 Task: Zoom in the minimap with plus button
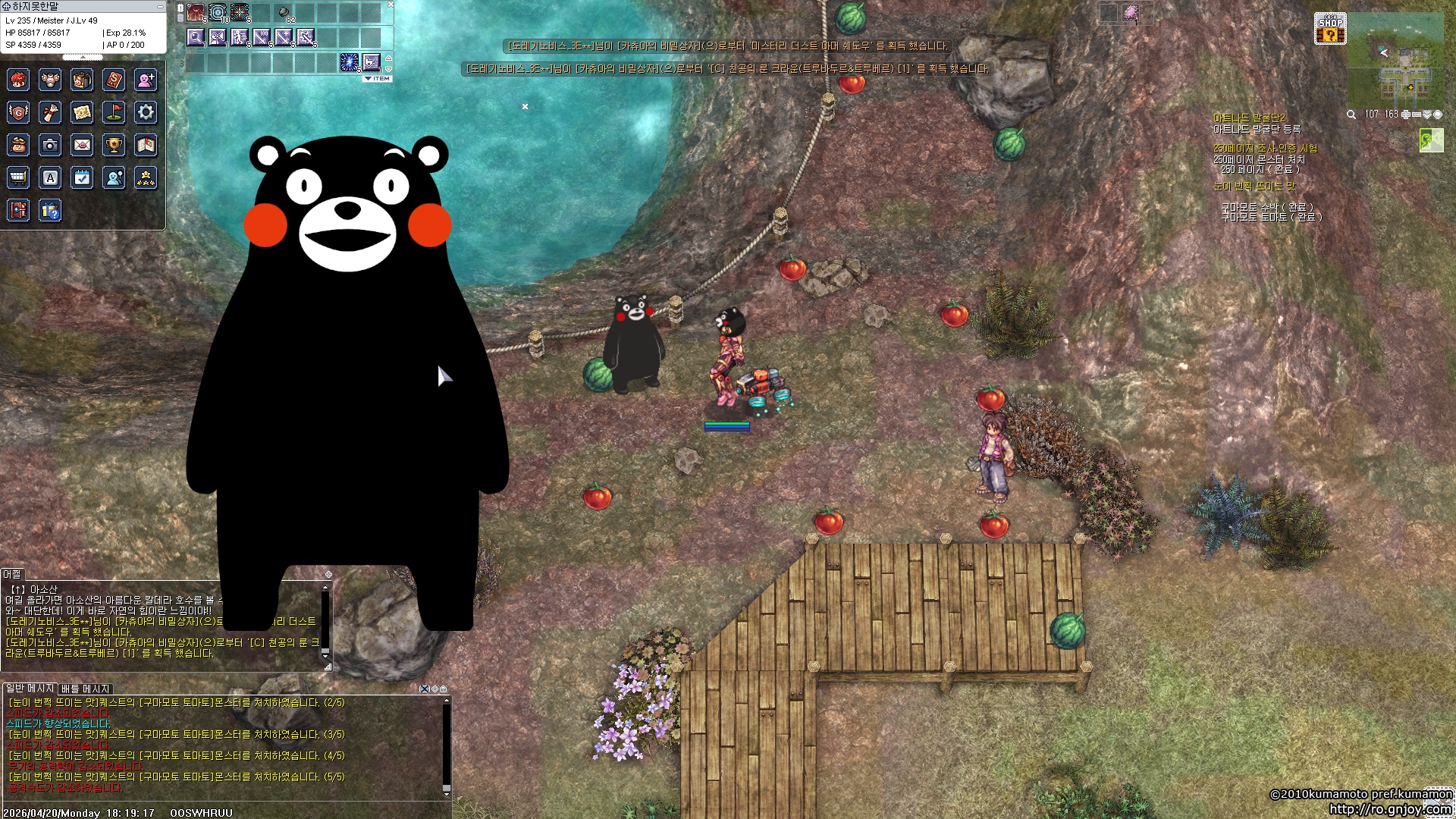(x=1405, y=115)
